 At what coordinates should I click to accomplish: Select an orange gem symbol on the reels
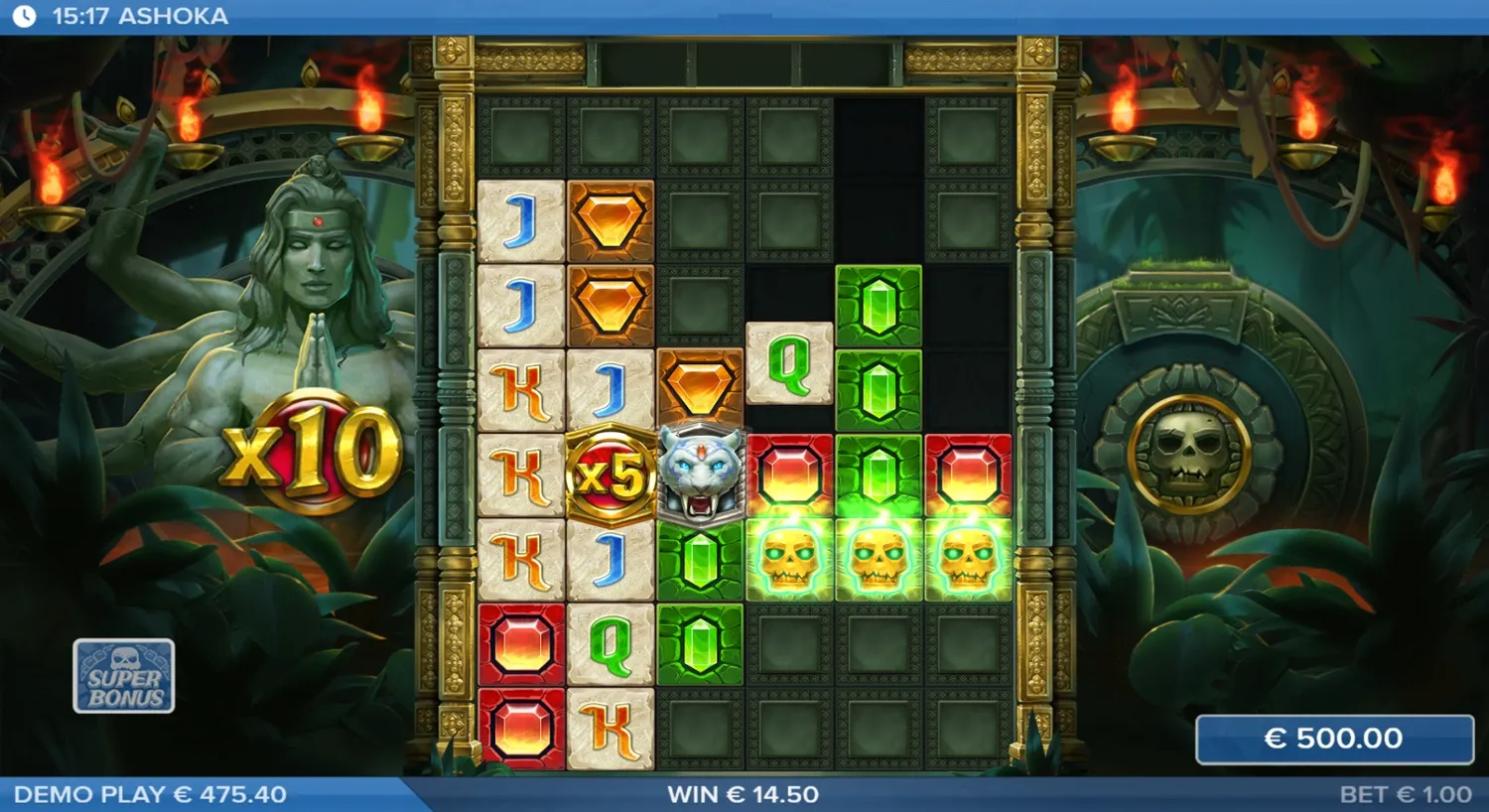click(x=608, y=218)
